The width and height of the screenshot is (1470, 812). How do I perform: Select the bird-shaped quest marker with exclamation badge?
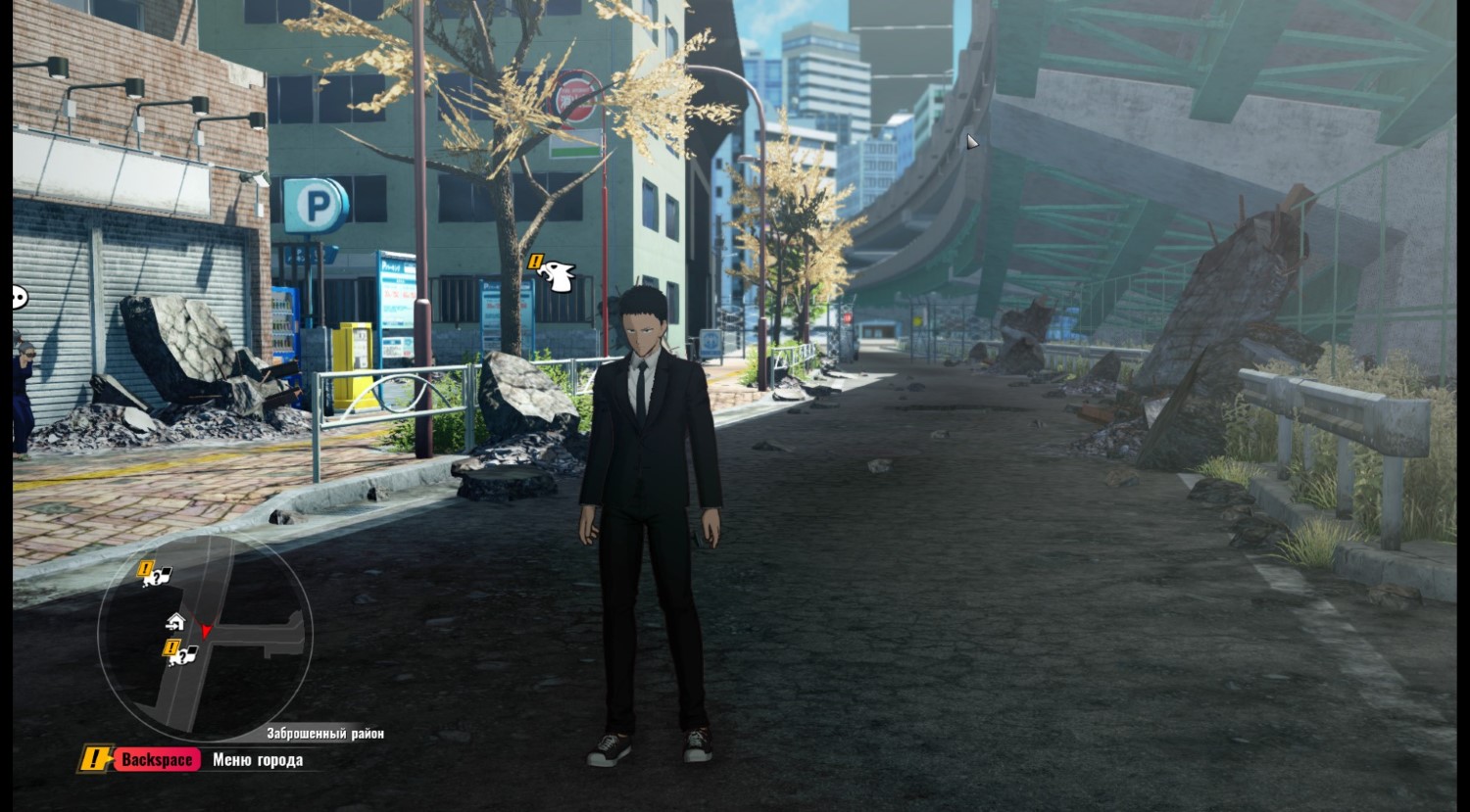click(554, 274)
